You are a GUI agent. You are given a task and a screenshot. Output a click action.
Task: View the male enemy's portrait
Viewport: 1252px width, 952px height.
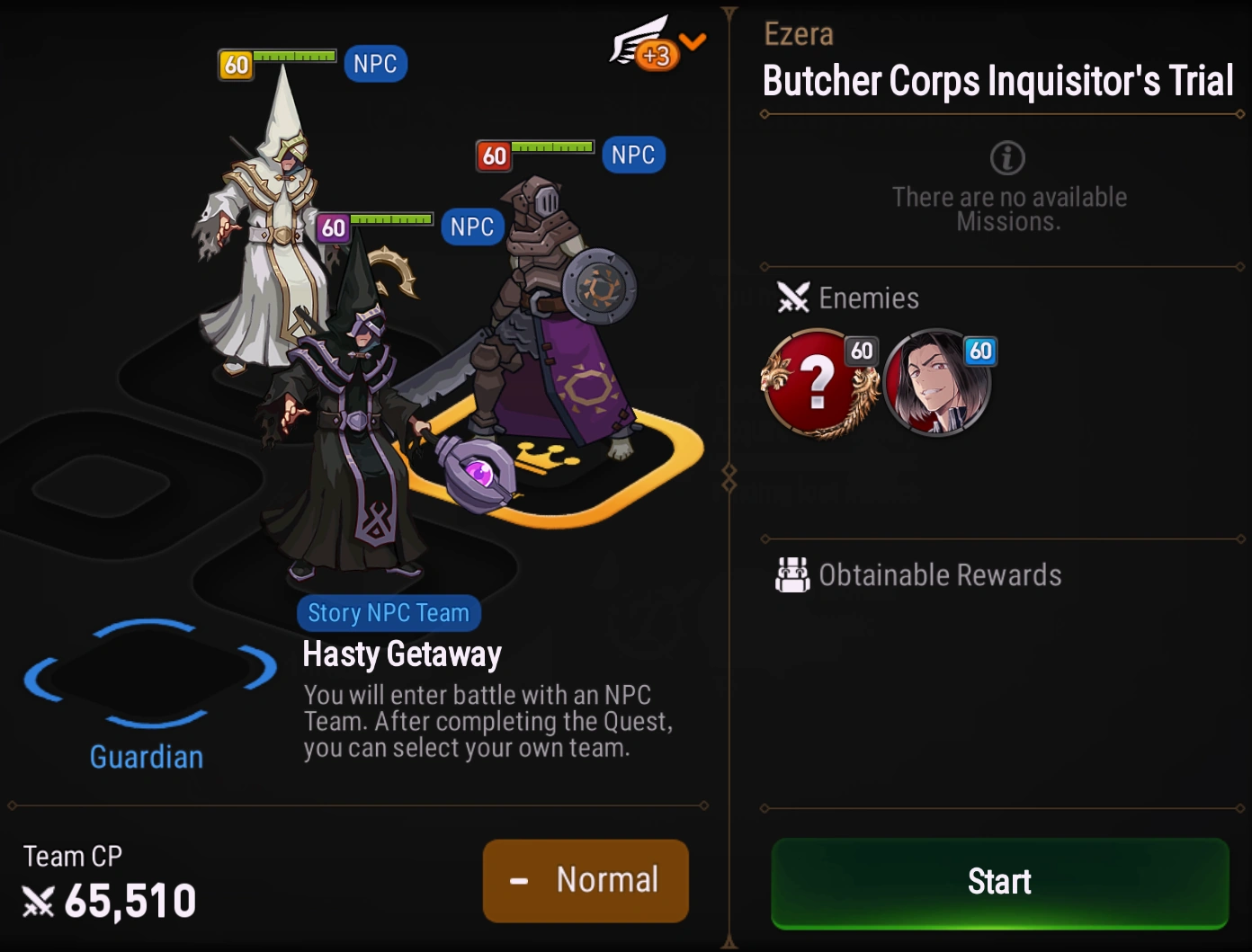935,385
